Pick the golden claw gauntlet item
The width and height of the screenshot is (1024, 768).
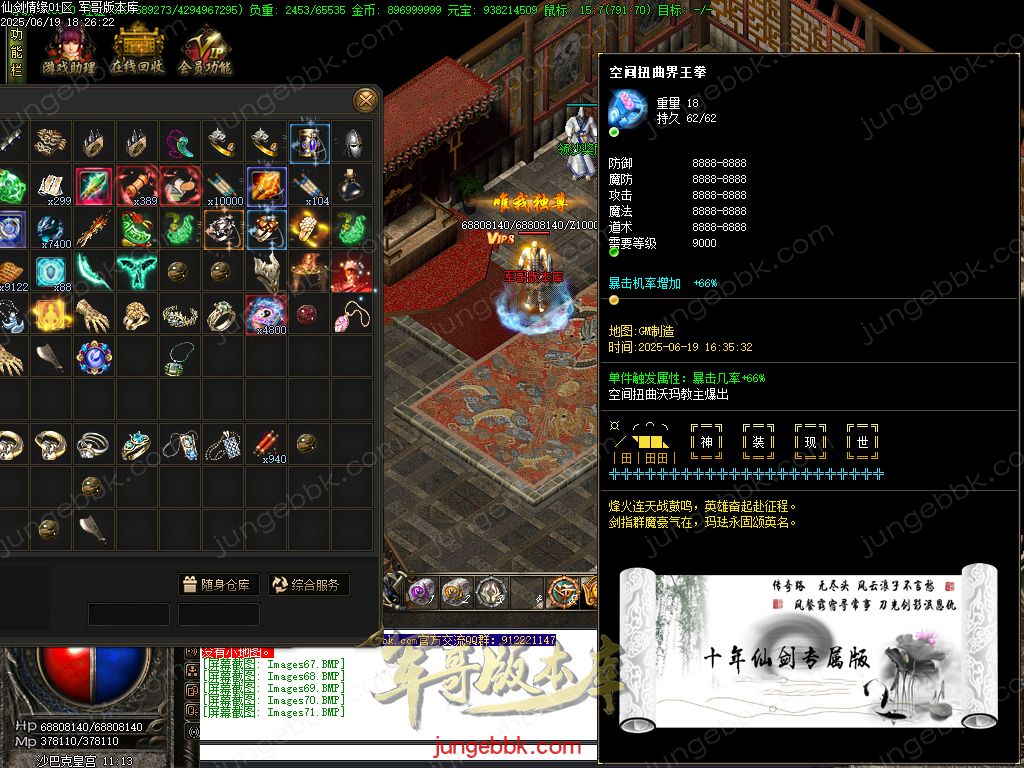pos(93,315)
